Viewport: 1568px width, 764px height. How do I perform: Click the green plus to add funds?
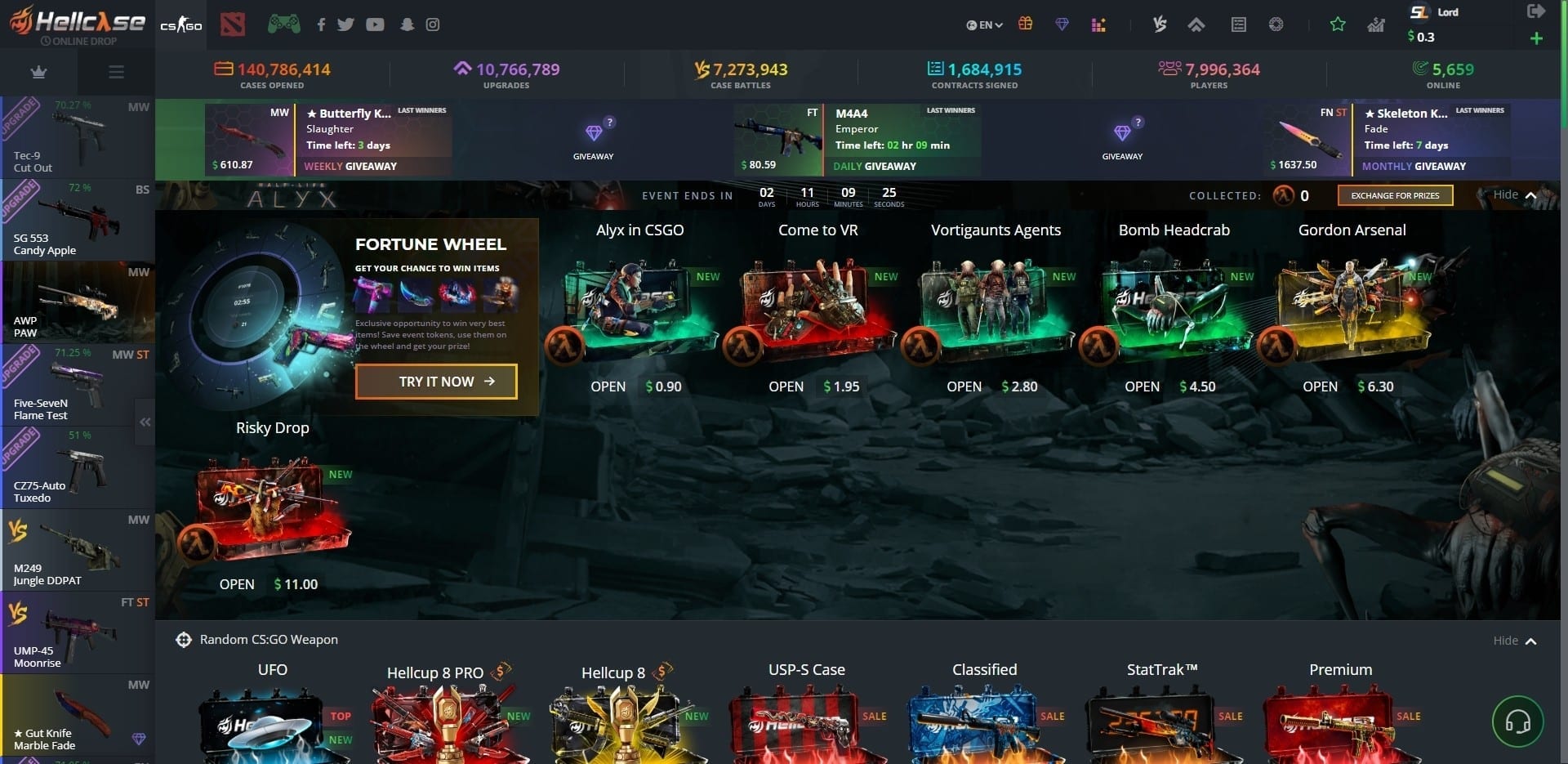(1537, 38)
